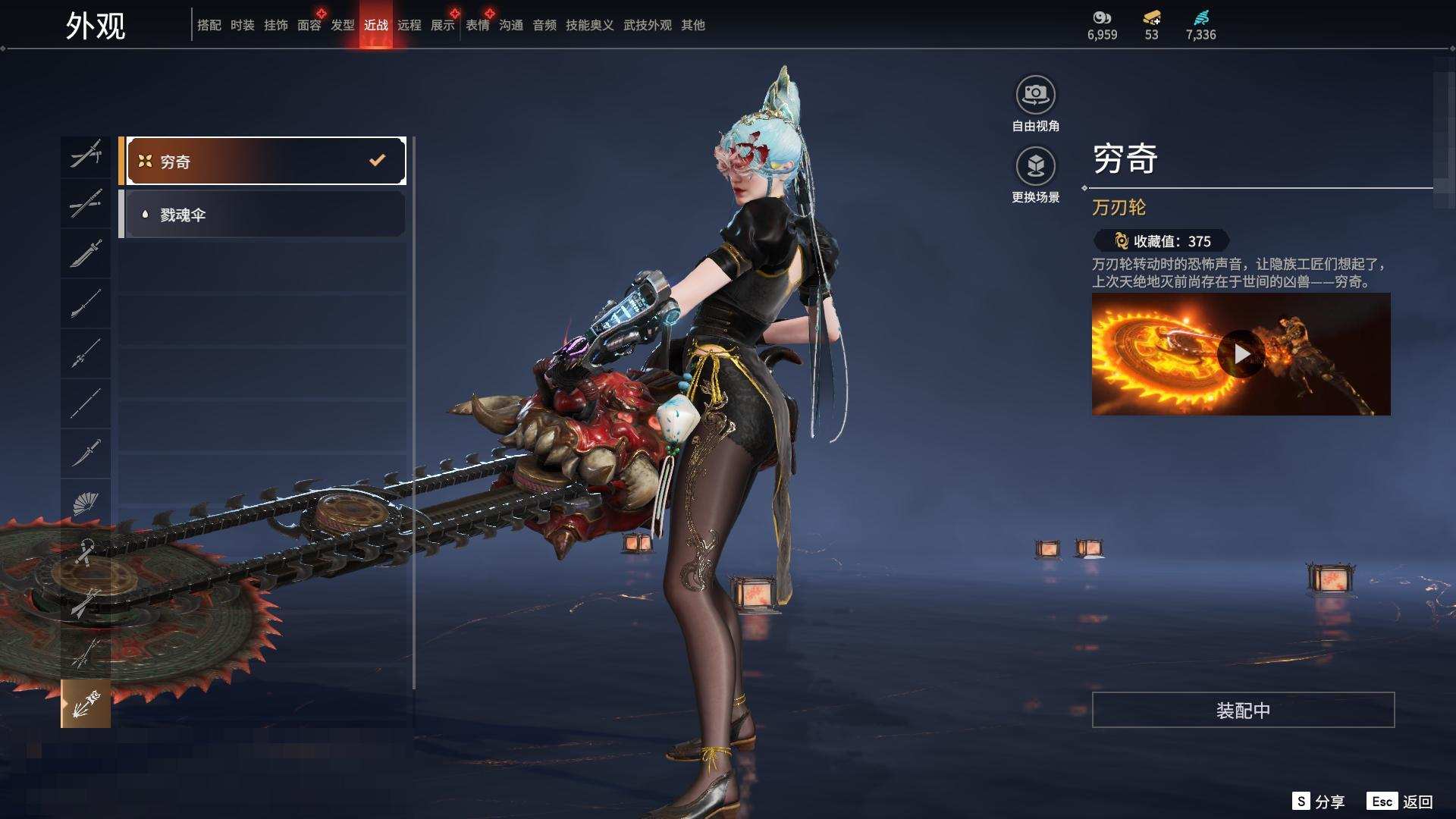This screenshot has width=1456, height=819.
Task: Open the 其他 tab
Action: (x=693, y=25)
